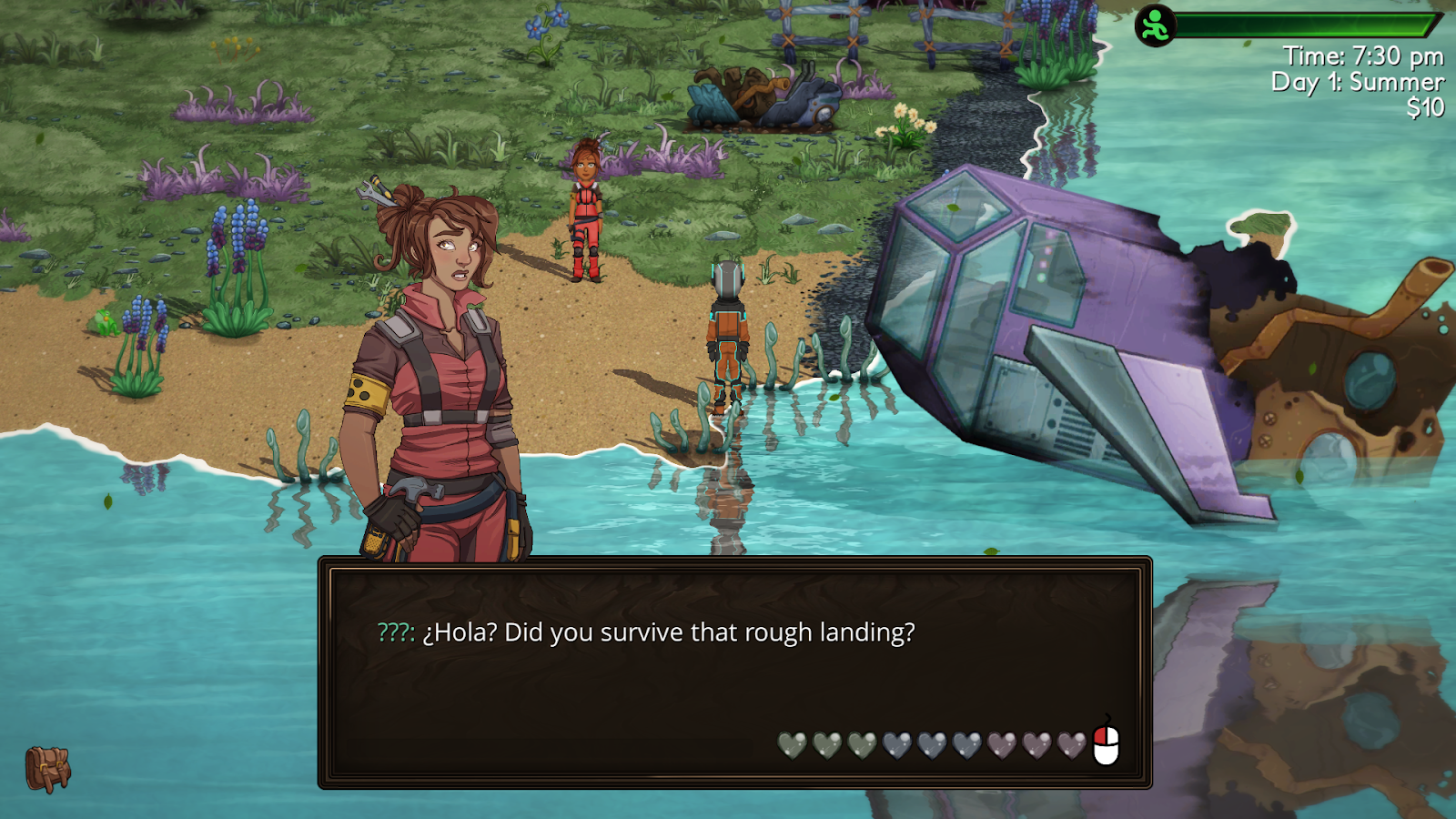Advance the "¿Hola?" dialogue box
Screen dimensions: 1456x819
pyautogui.click(x=734, y=672)
